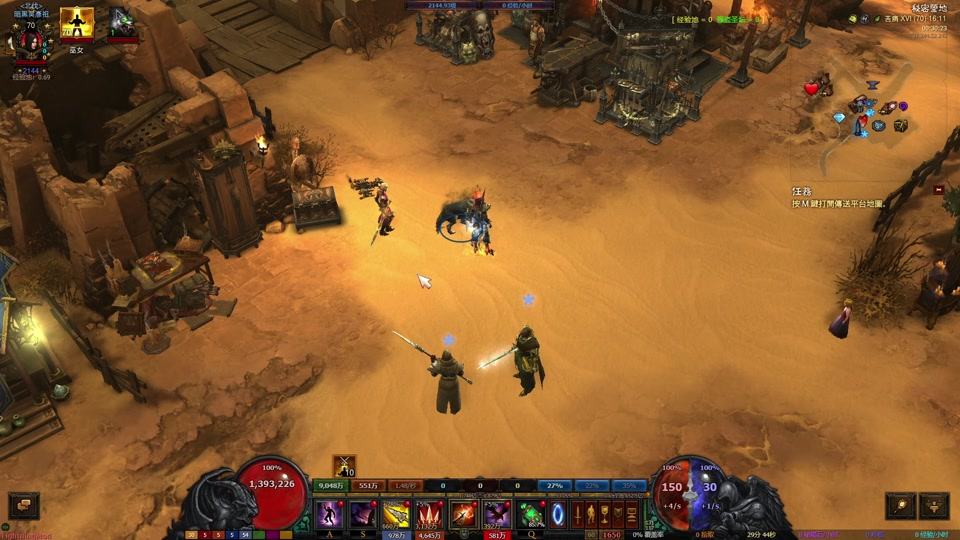The image size is (960, 540).
Task: Open the blue town portal
Action: pyautogui.click(x=559, y=515)
